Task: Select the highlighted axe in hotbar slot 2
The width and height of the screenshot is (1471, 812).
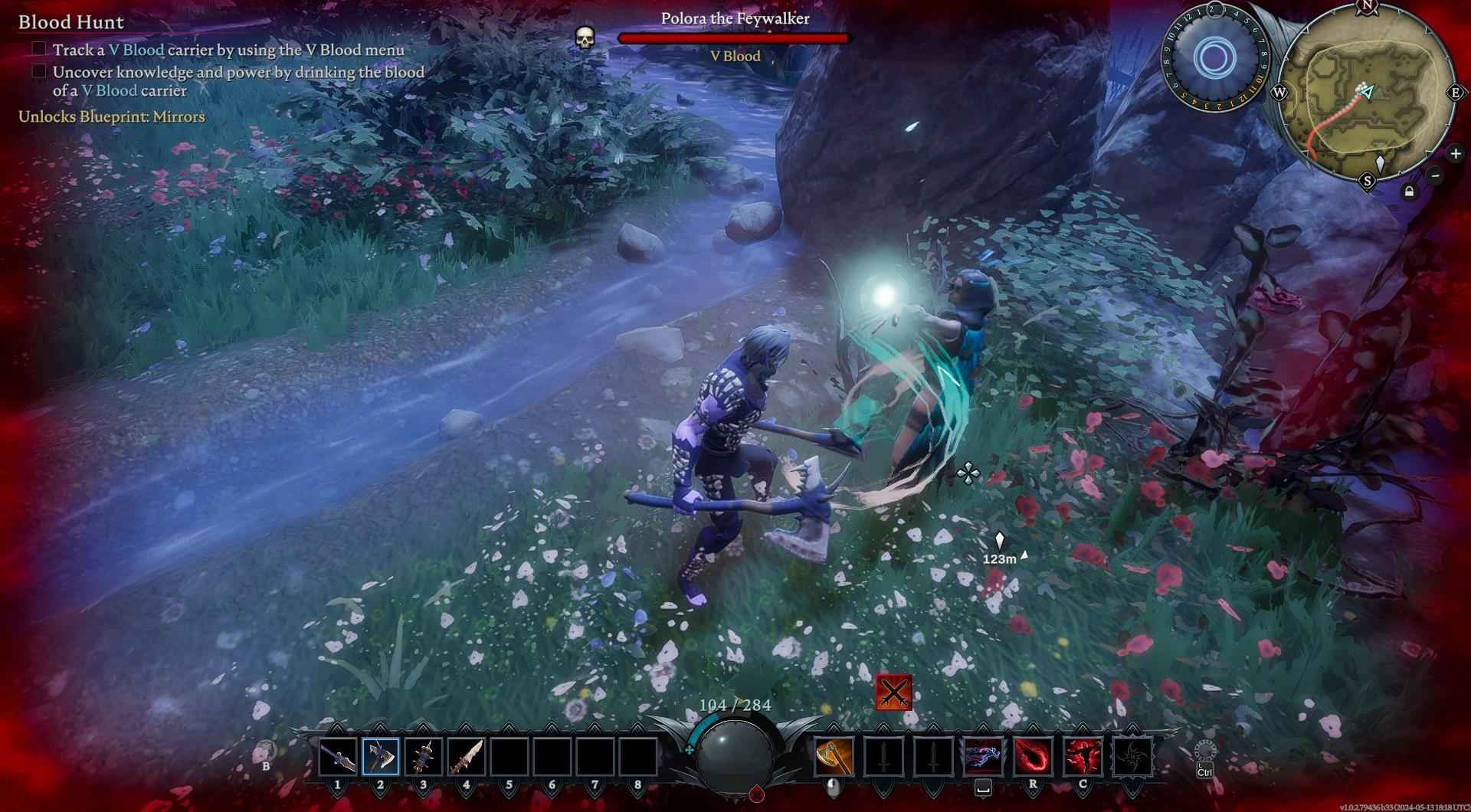Action: (x=381, y=757)
